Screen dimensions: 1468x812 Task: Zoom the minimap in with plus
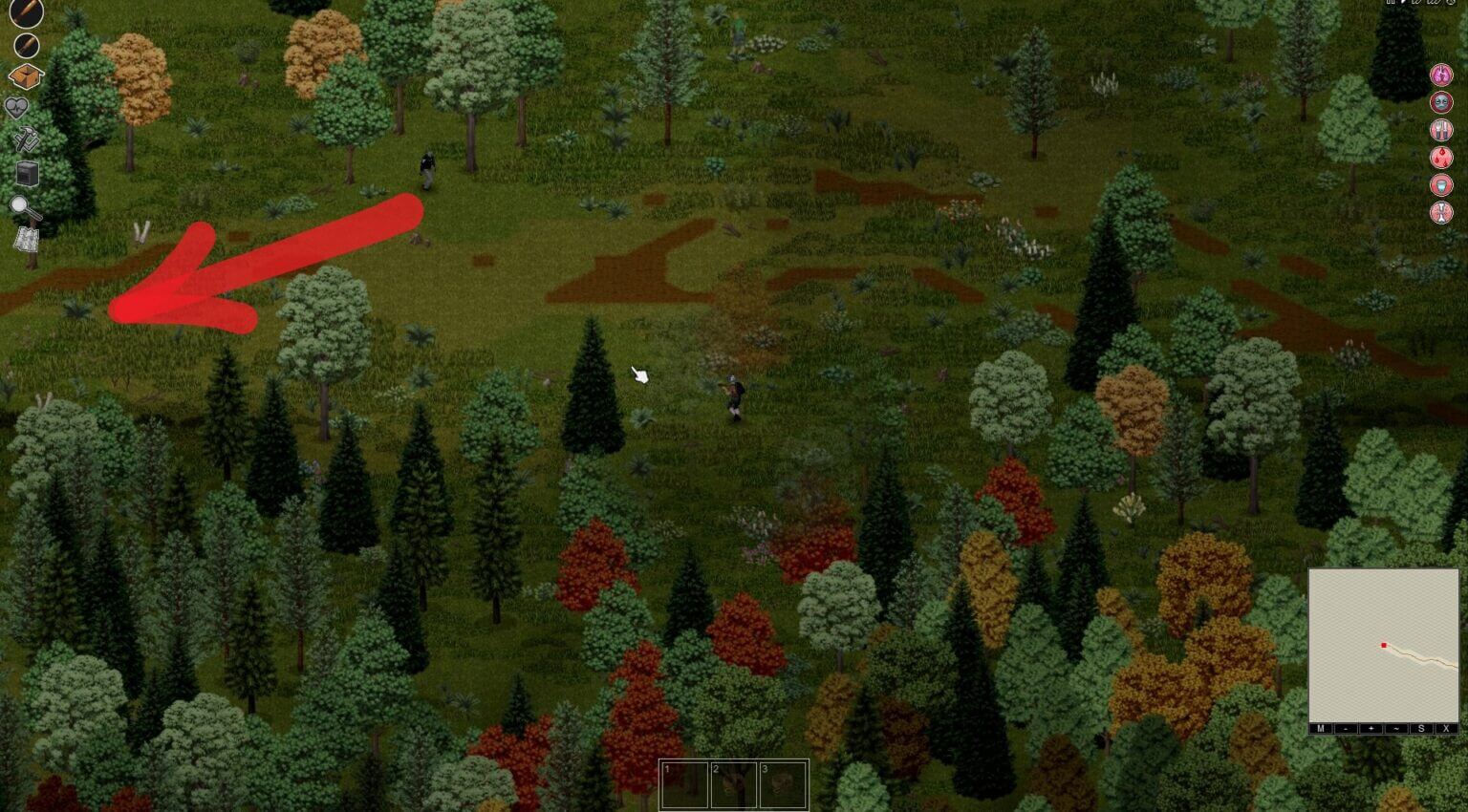pyautogui.click(x=1371, y=729)
